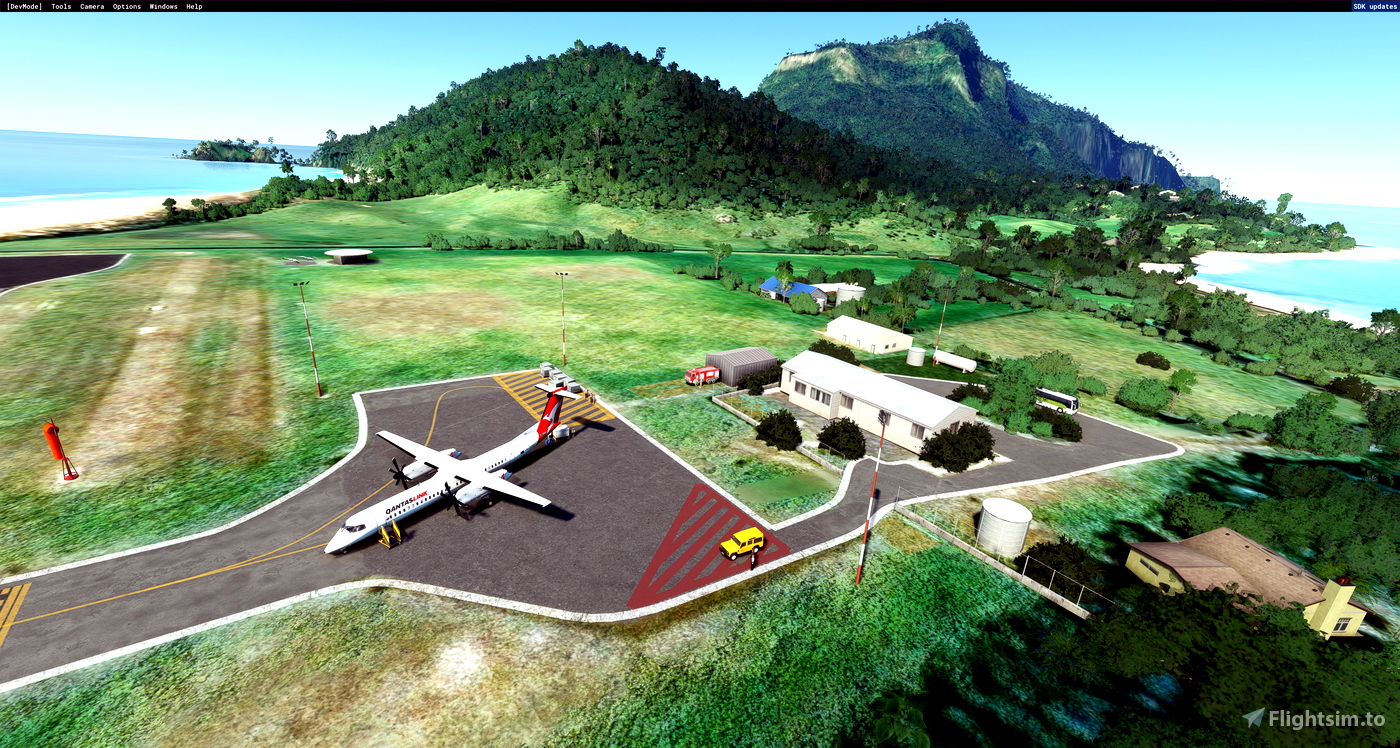Click the Flightsim.to paper plane logo
The image size is (1400, 748).
pyautogui.click(x=1256, y=716)
